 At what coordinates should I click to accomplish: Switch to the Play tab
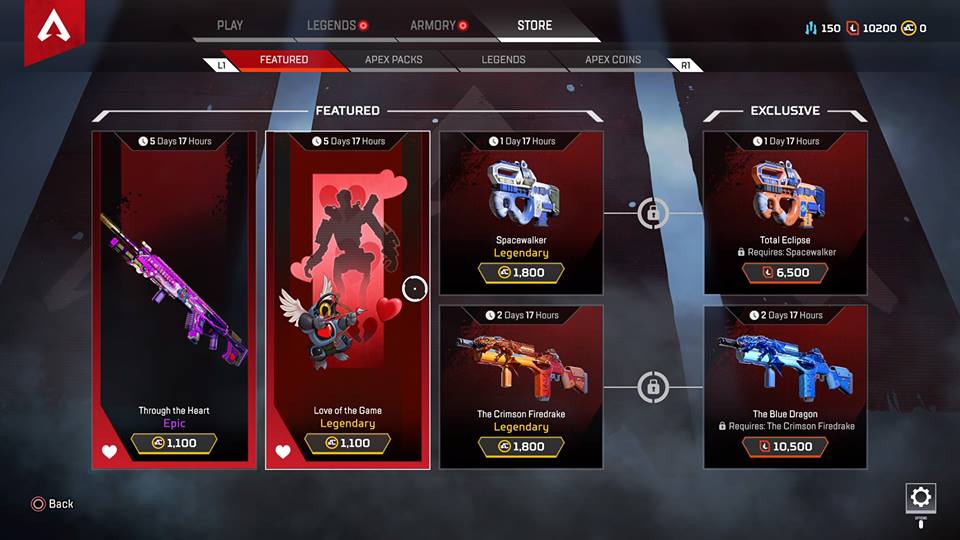click(x=229, y=25)
